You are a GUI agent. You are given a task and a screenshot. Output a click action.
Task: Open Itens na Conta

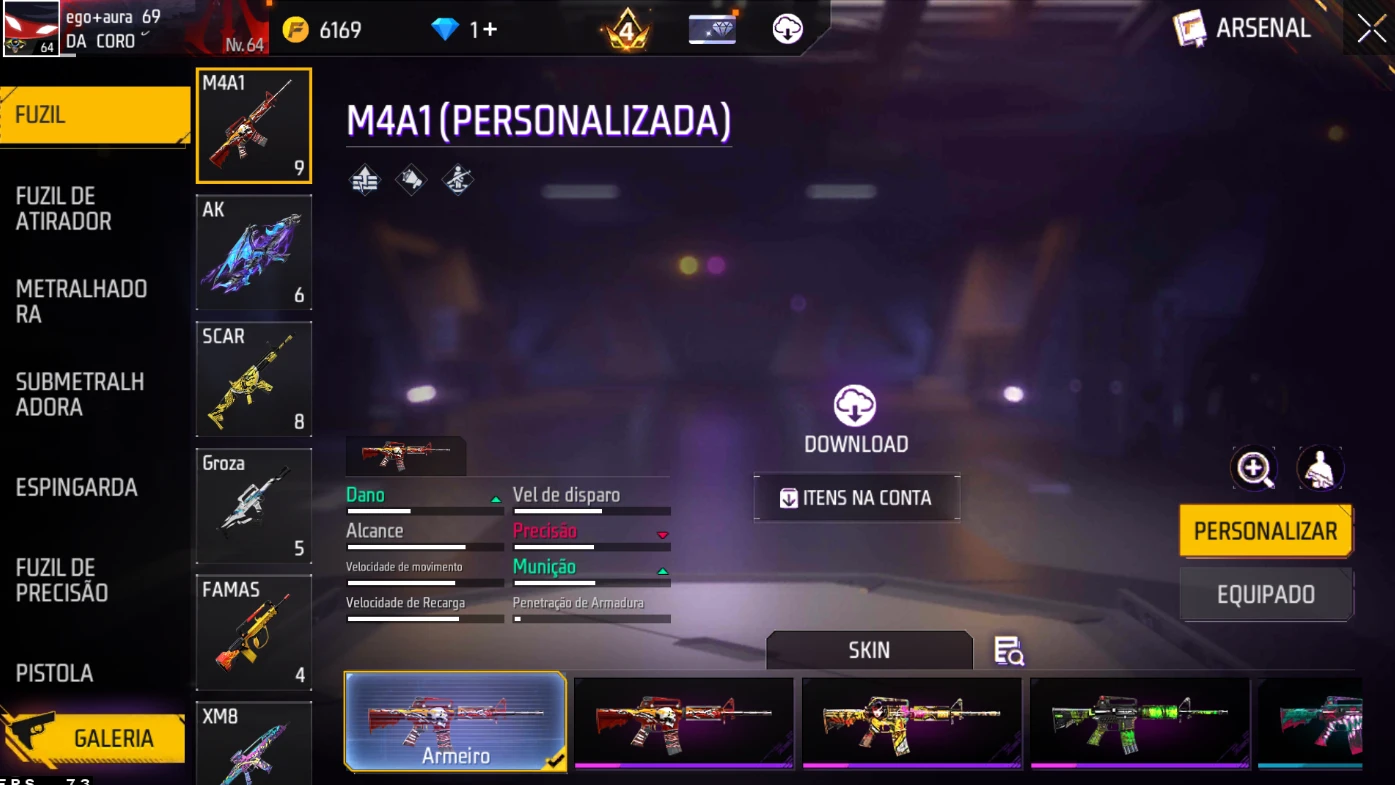point(857,498)
